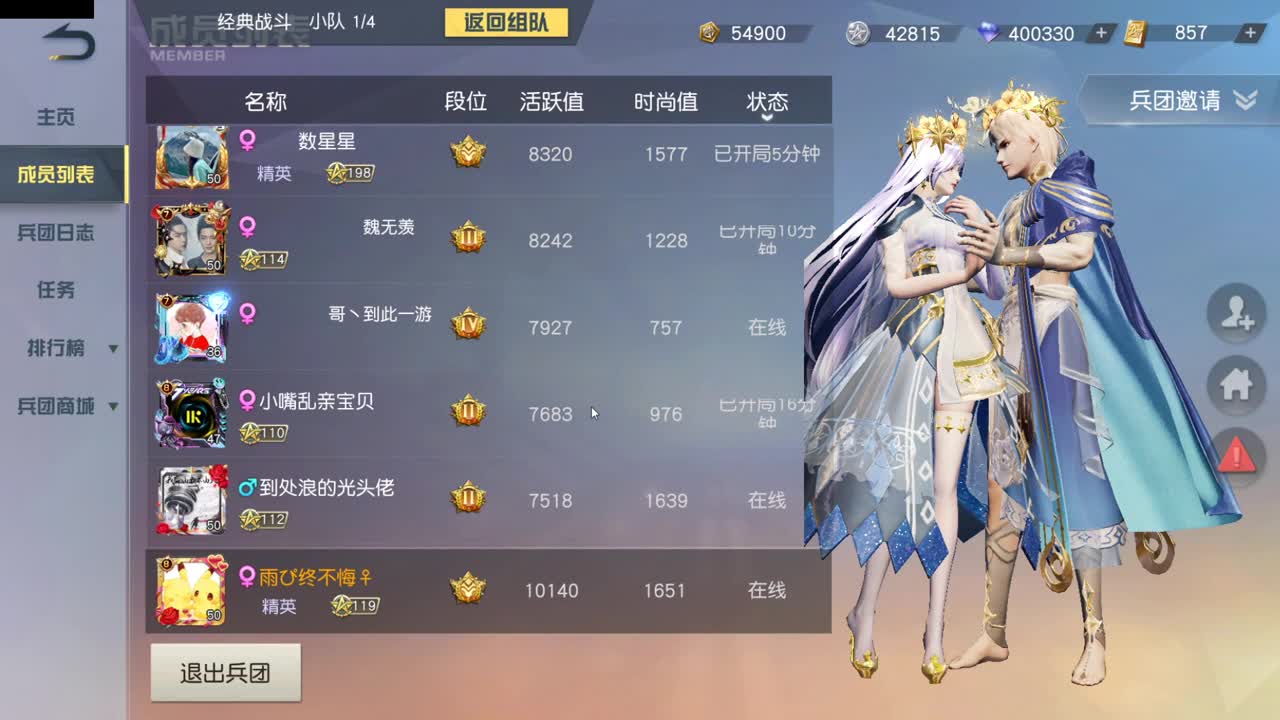Open 数星星's avatar portrait
Viewport: 1280px width, 720px height.
point(189,156)
